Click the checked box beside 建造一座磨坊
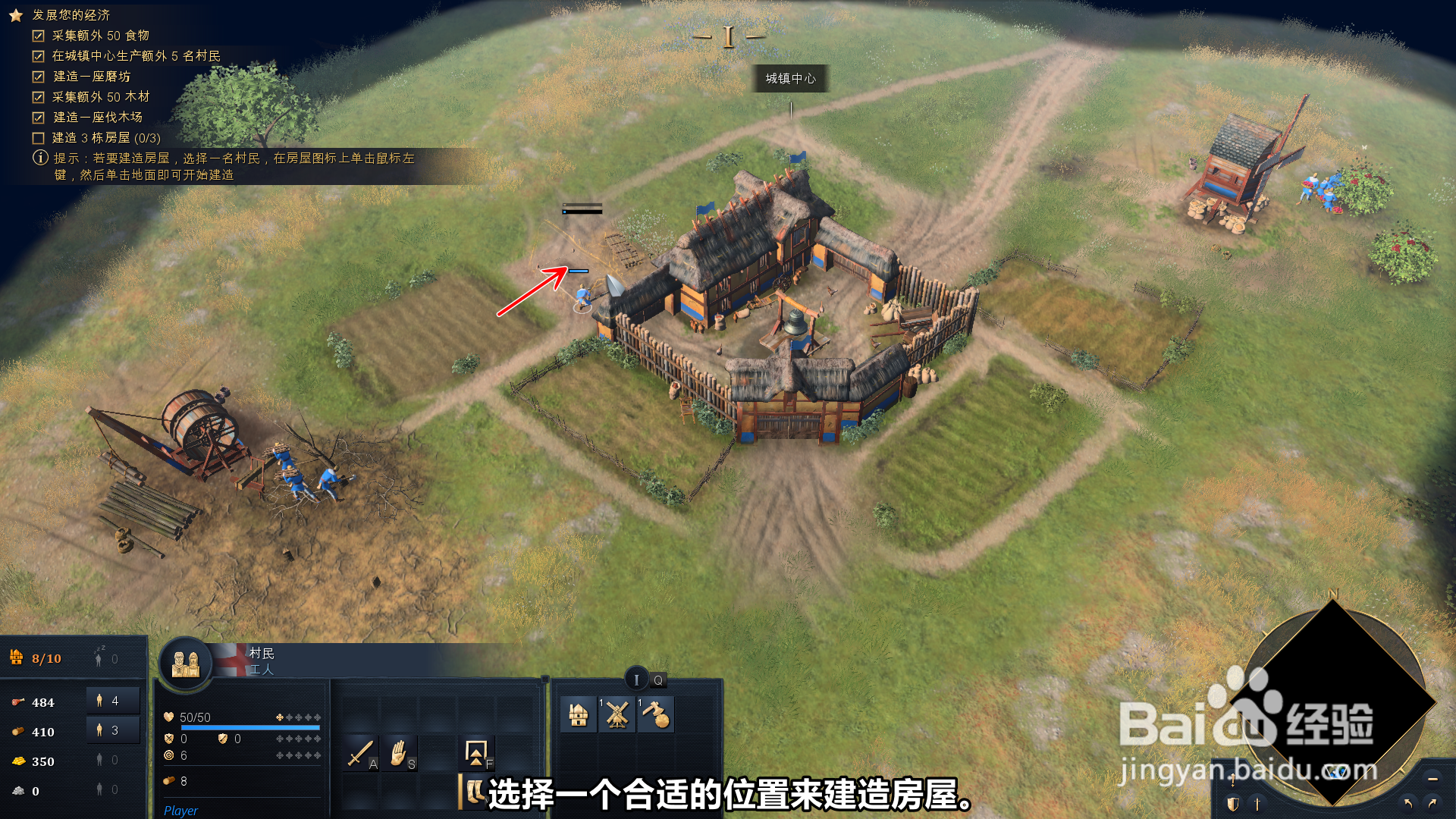 38,76
